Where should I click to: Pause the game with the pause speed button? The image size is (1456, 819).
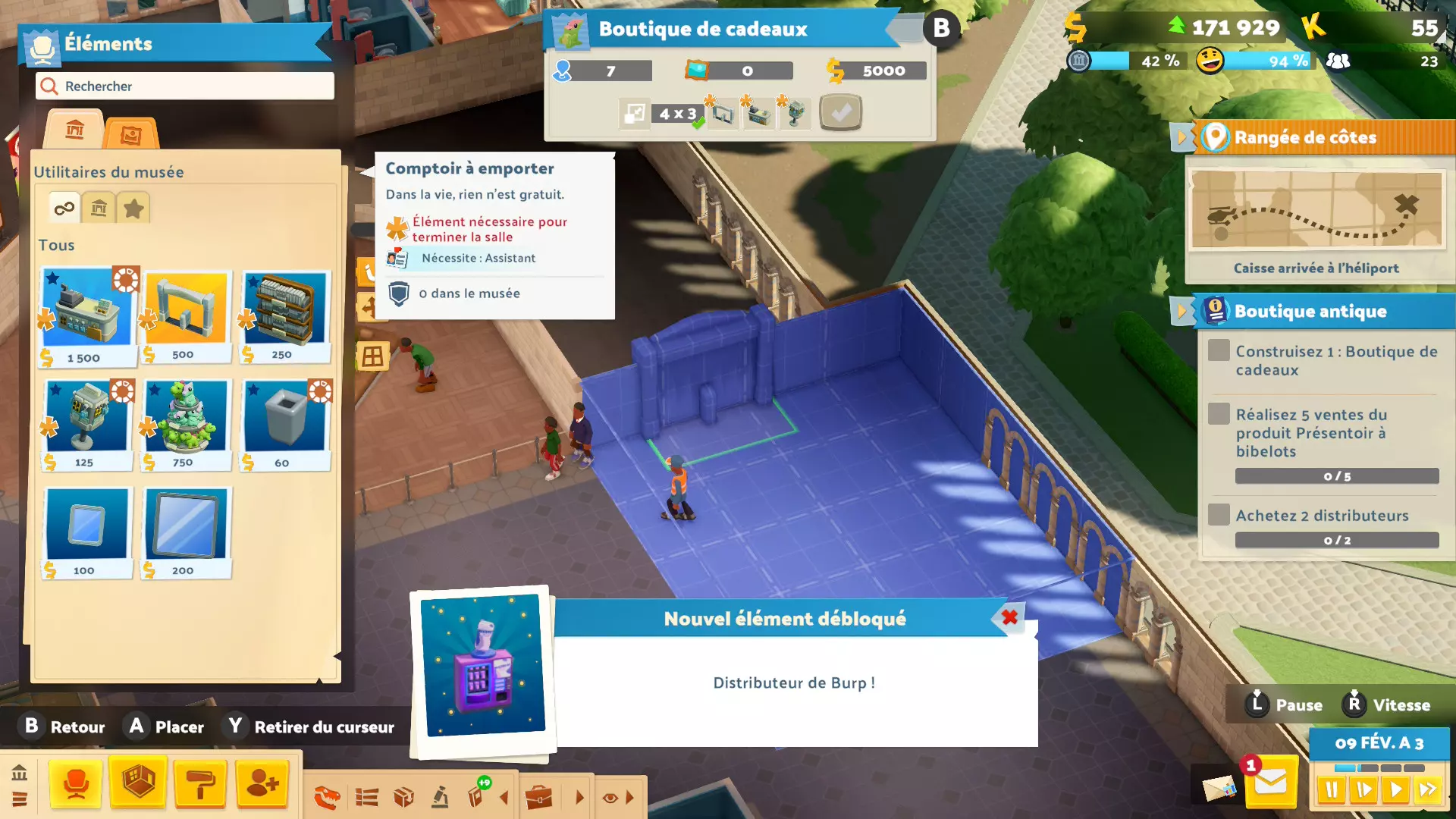point(1331,790)
